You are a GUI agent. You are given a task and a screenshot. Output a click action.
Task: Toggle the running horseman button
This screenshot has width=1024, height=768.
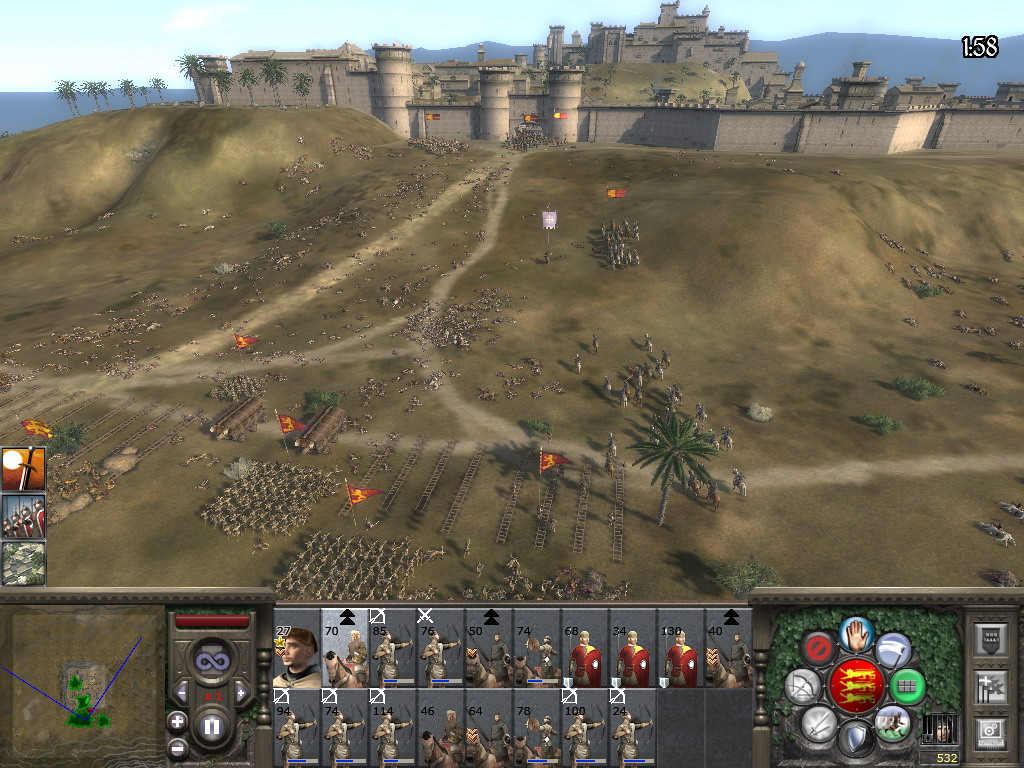point(891,722)
